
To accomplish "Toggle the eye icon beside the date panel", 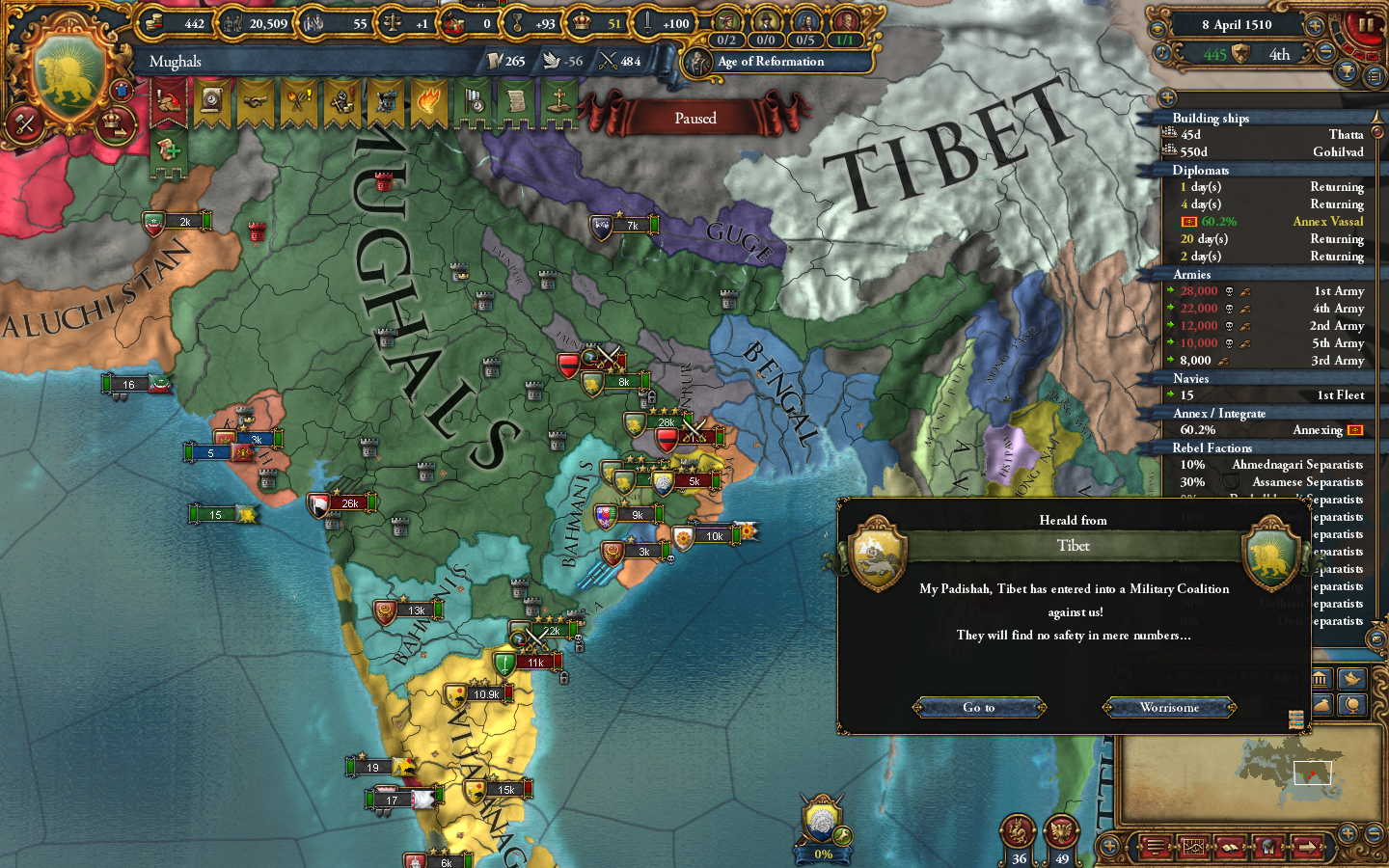I will [1158, 29].
